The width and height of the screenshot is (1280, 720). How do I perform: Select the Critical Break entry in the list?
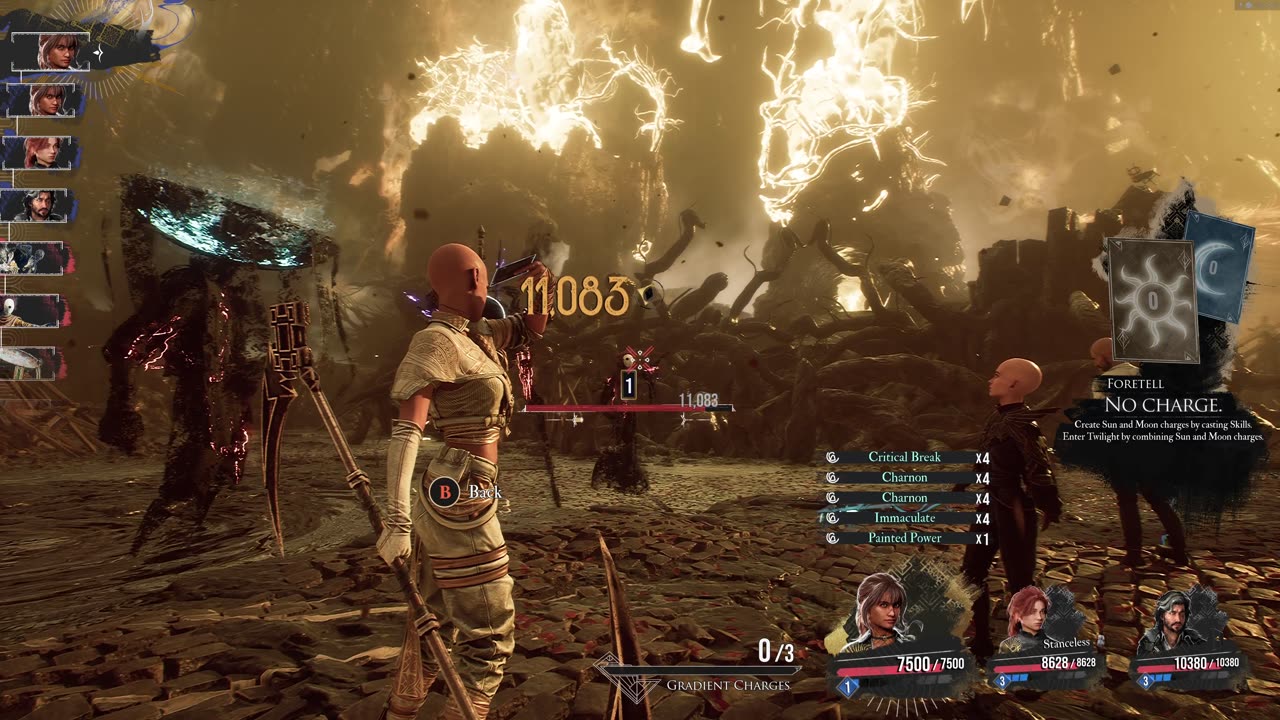[904, 457]
